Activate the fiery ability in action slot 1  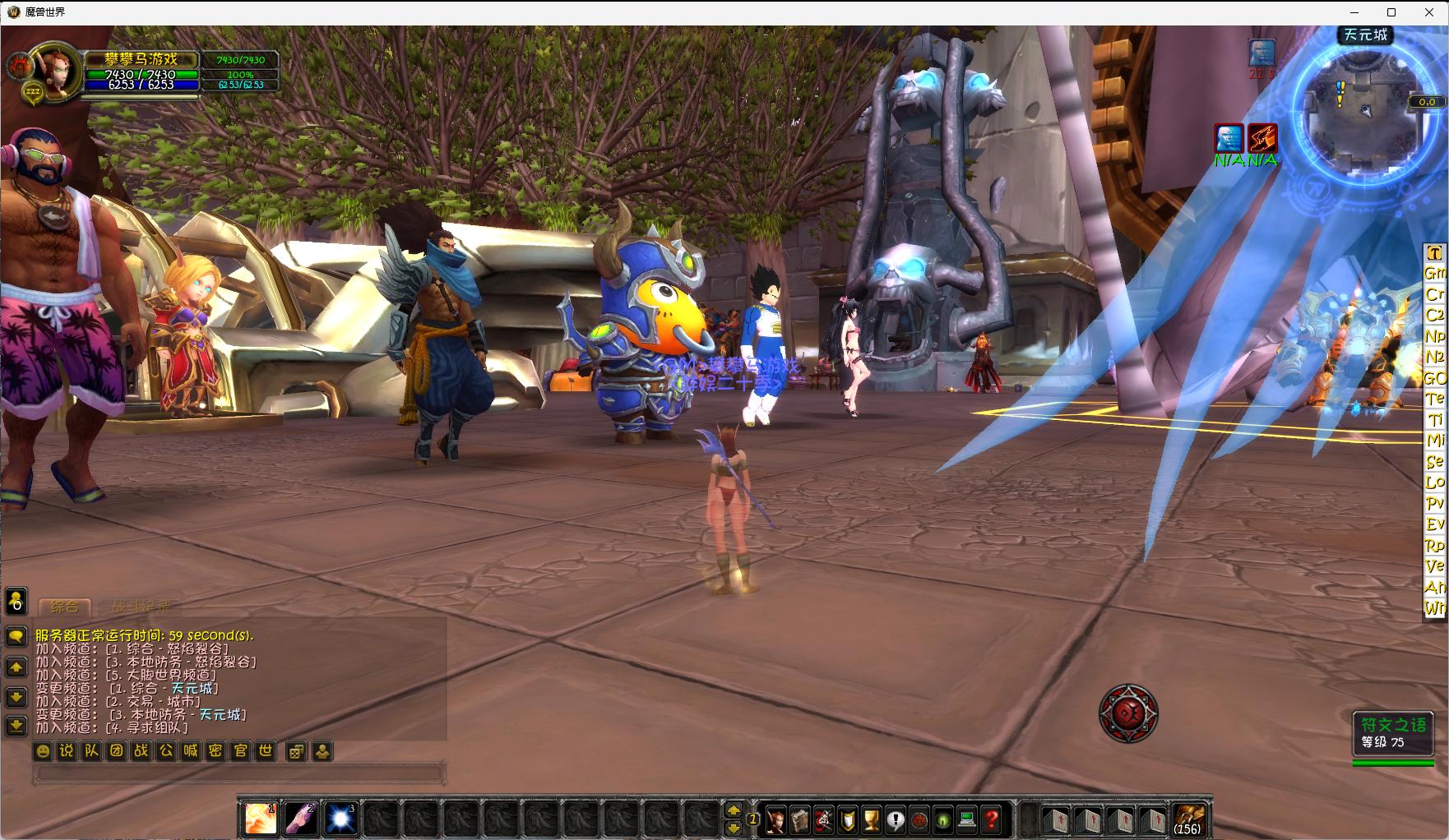[x=261, y=819]
